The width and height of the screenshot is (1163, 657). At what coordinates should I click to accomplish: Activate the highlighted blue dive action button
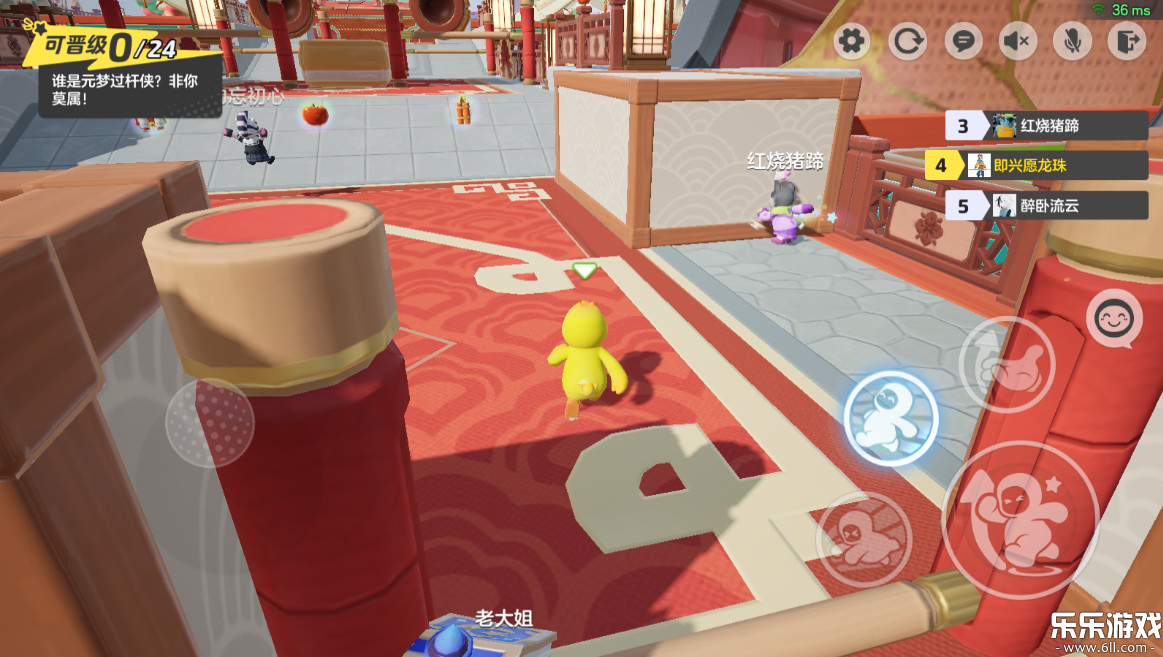pyautogui.click(x=890, y=417)
